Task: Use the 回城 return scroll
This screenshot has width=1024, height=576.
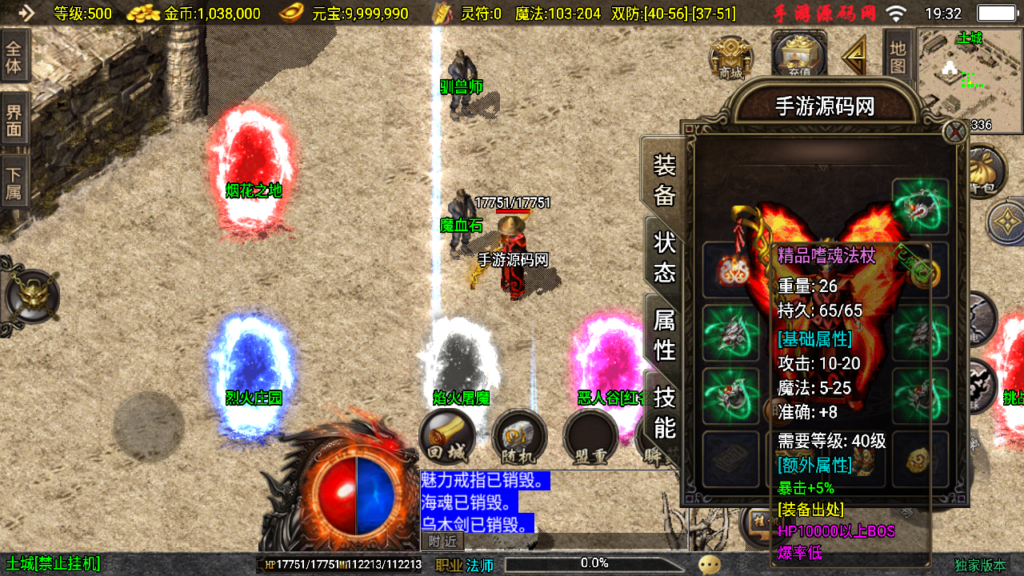Action: click(x=446, y=438)
